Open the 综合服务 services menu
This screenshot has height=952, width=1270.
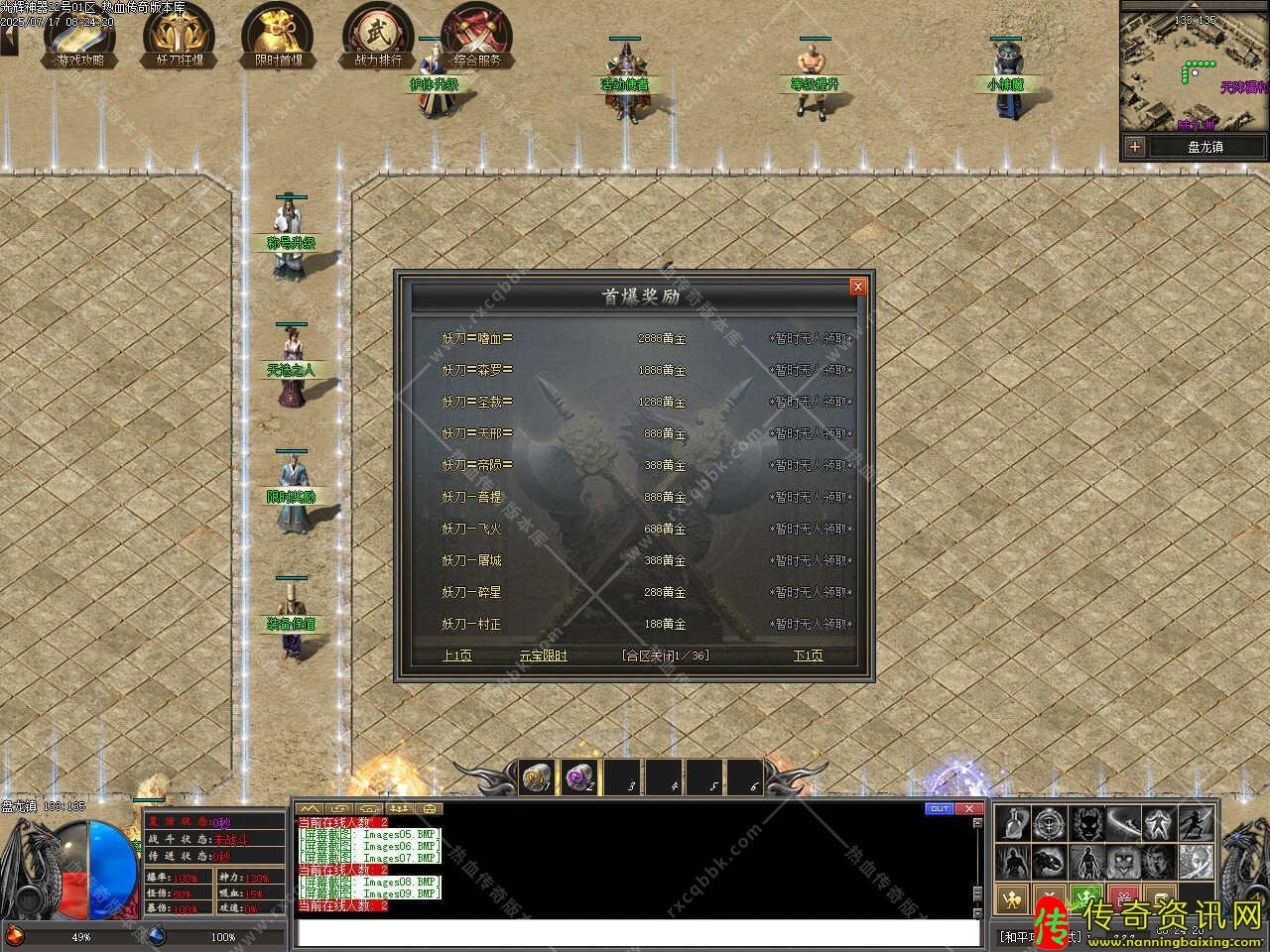coord(477,37)
